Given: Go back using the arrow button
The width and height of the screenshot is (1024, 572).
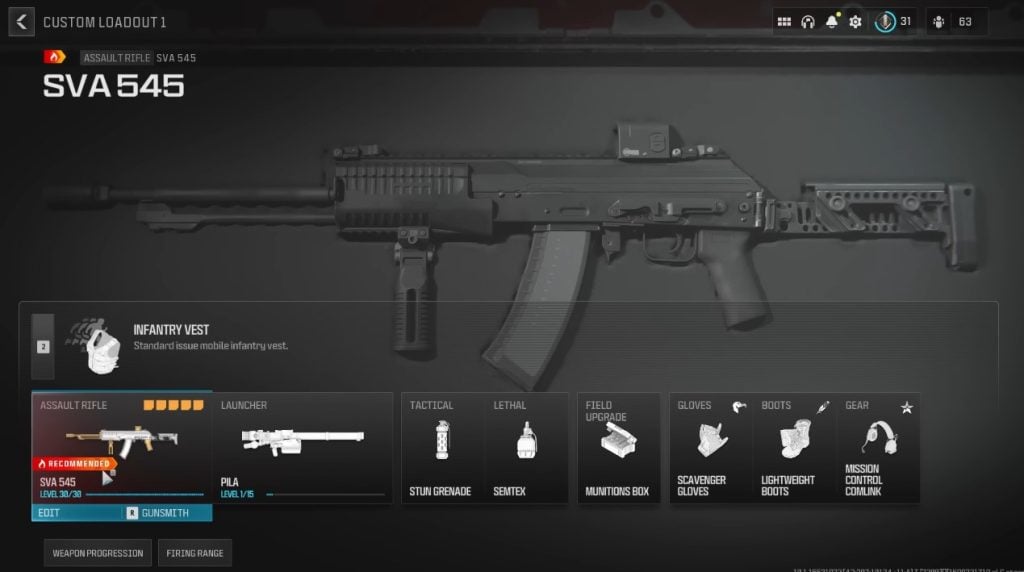Looking at the screenshot, I should pos(21,21).
